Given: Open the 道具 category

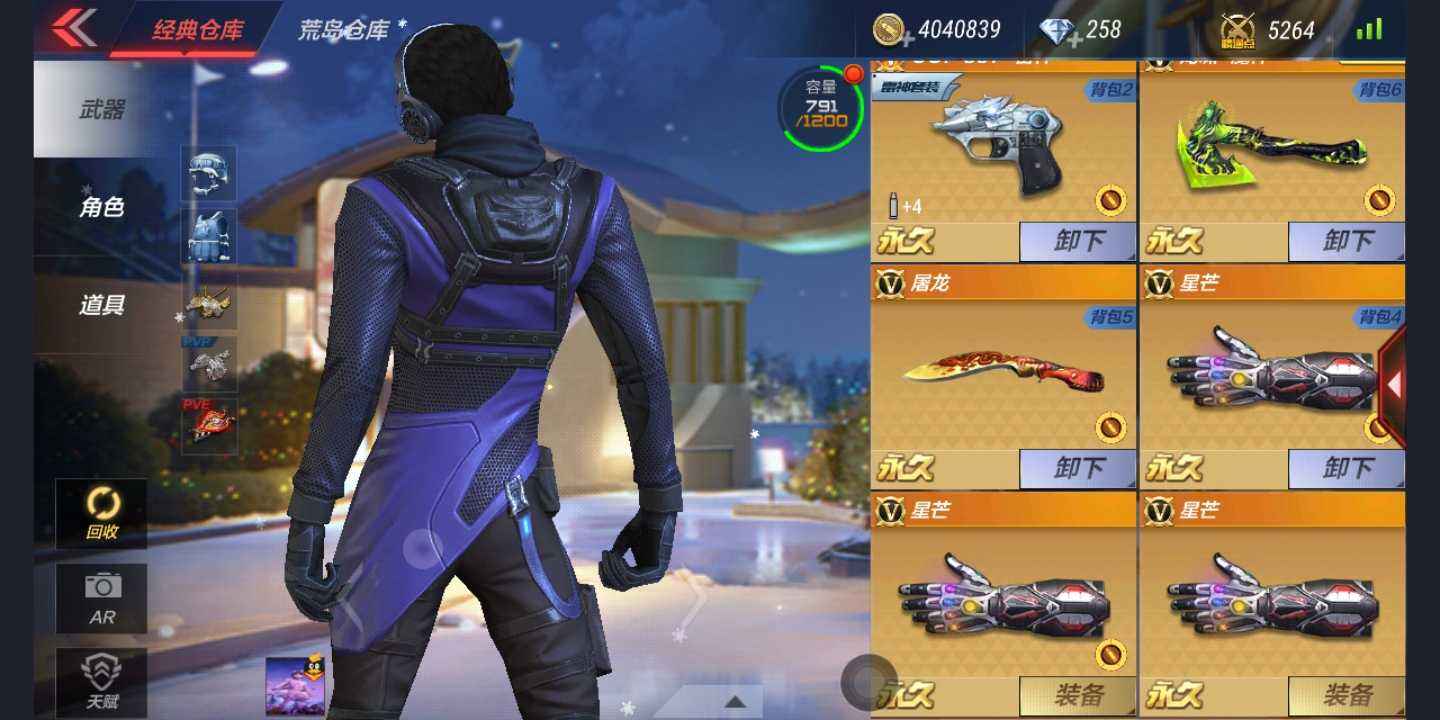Looking at the screenshot, I should click(102, 305).
